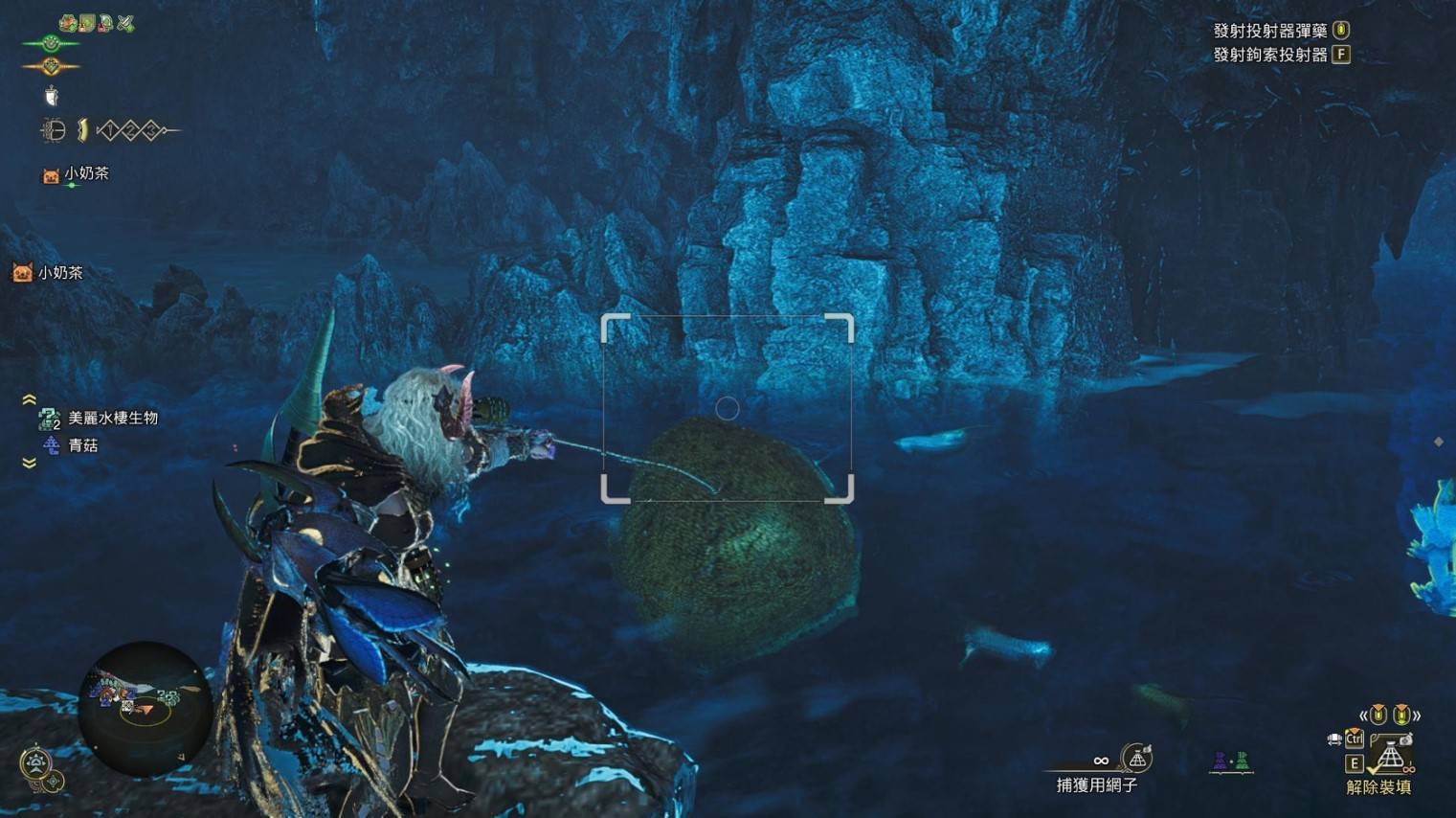The height and width of the screenshot is (818, 1456).
Task: Click the bow weapon icon
Action: [54, 129]
